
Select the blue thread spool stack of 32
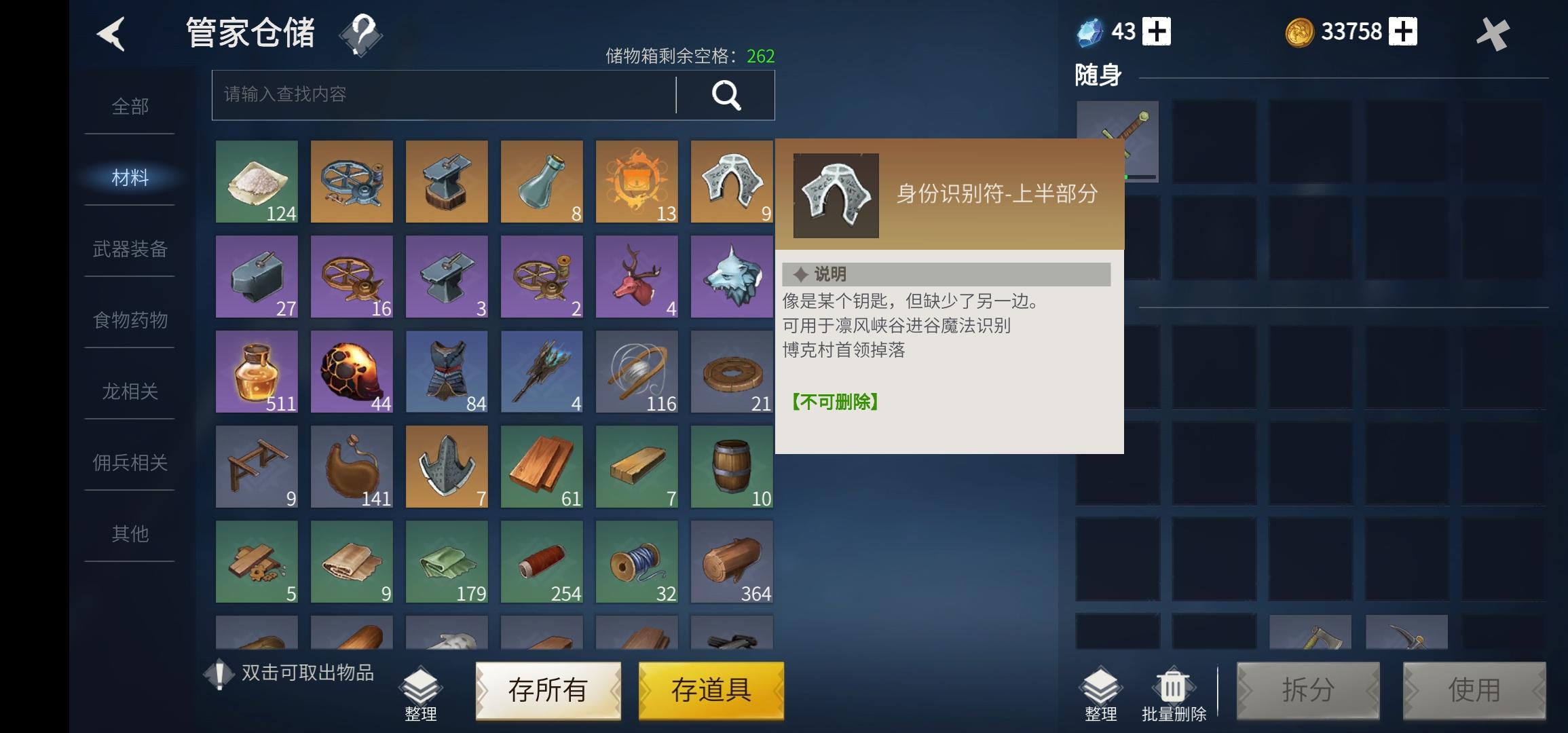[637, 562]
